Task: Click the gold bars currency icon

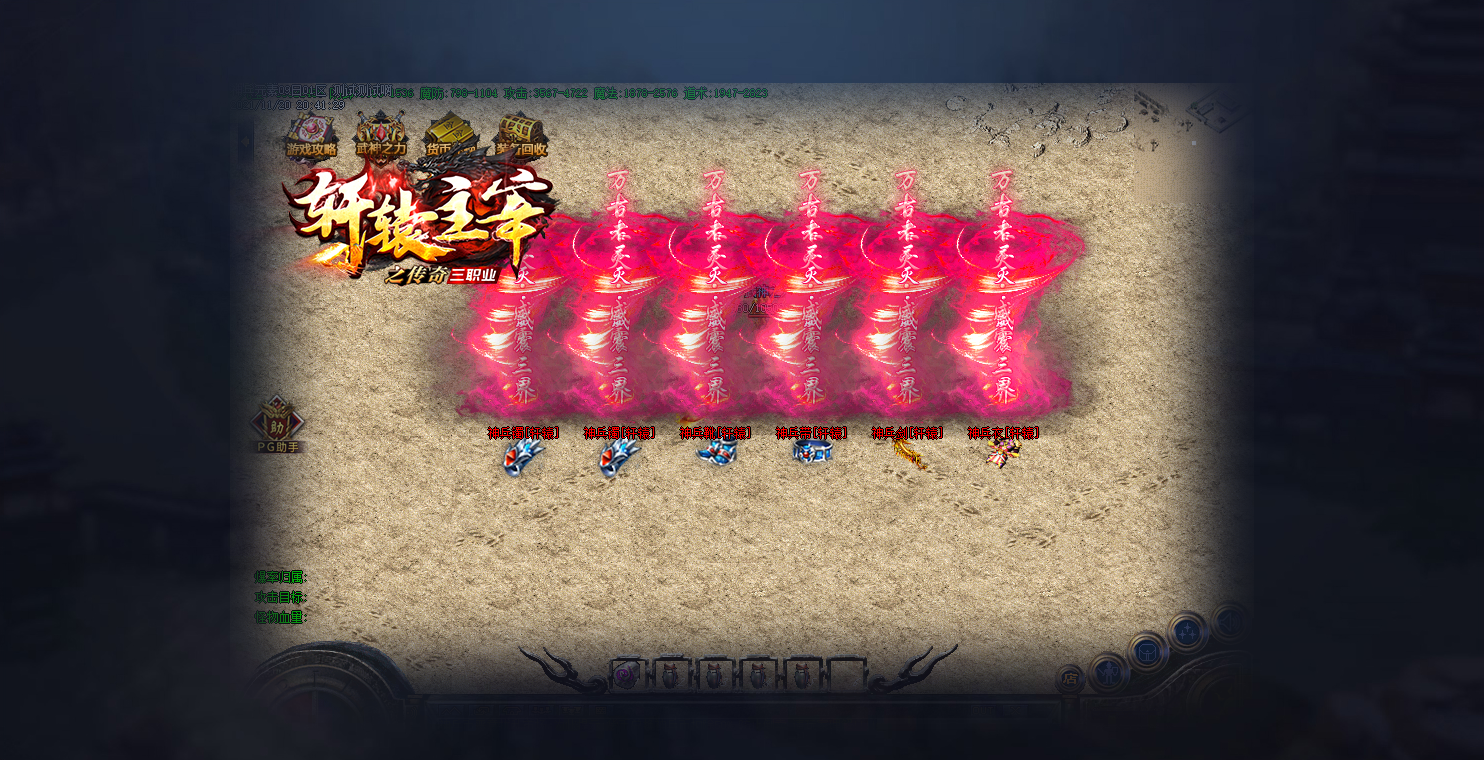Action: pyautogui.click(x=451, y=136)
